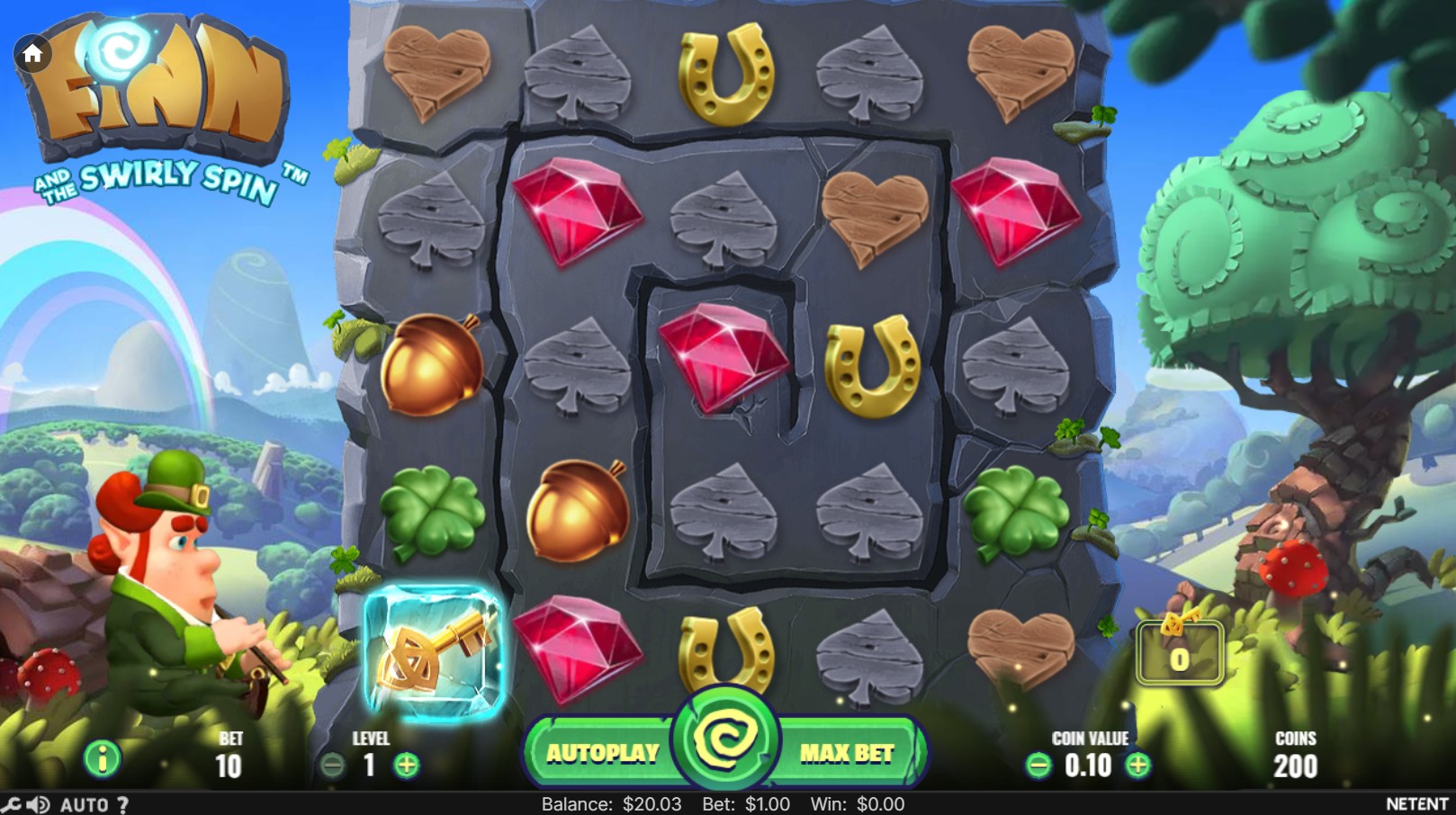Show the question mark help

click(123, 804)
